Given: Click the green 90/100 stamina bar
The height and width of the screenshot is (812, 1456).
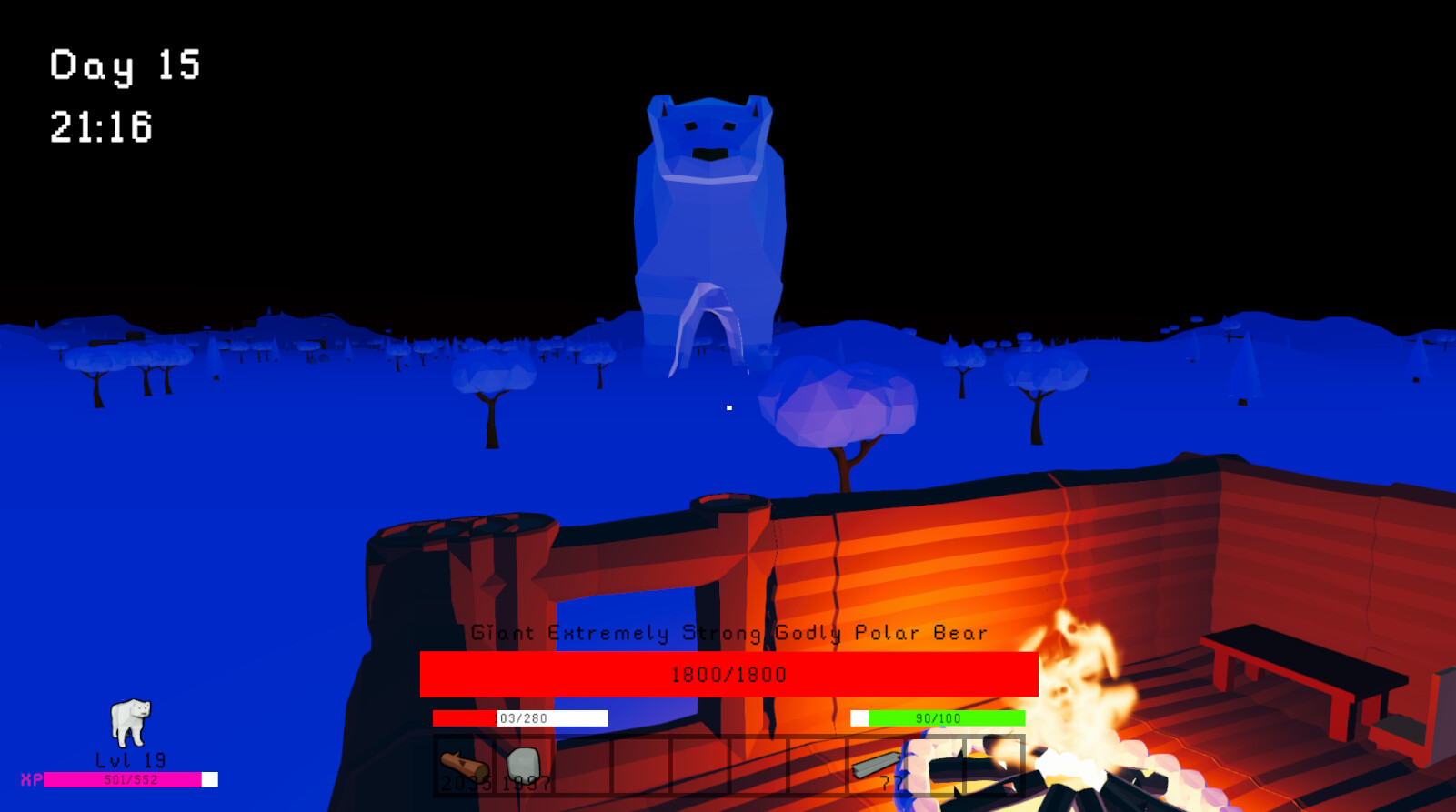Looking at the screenshot, I should tap(937, 717).
